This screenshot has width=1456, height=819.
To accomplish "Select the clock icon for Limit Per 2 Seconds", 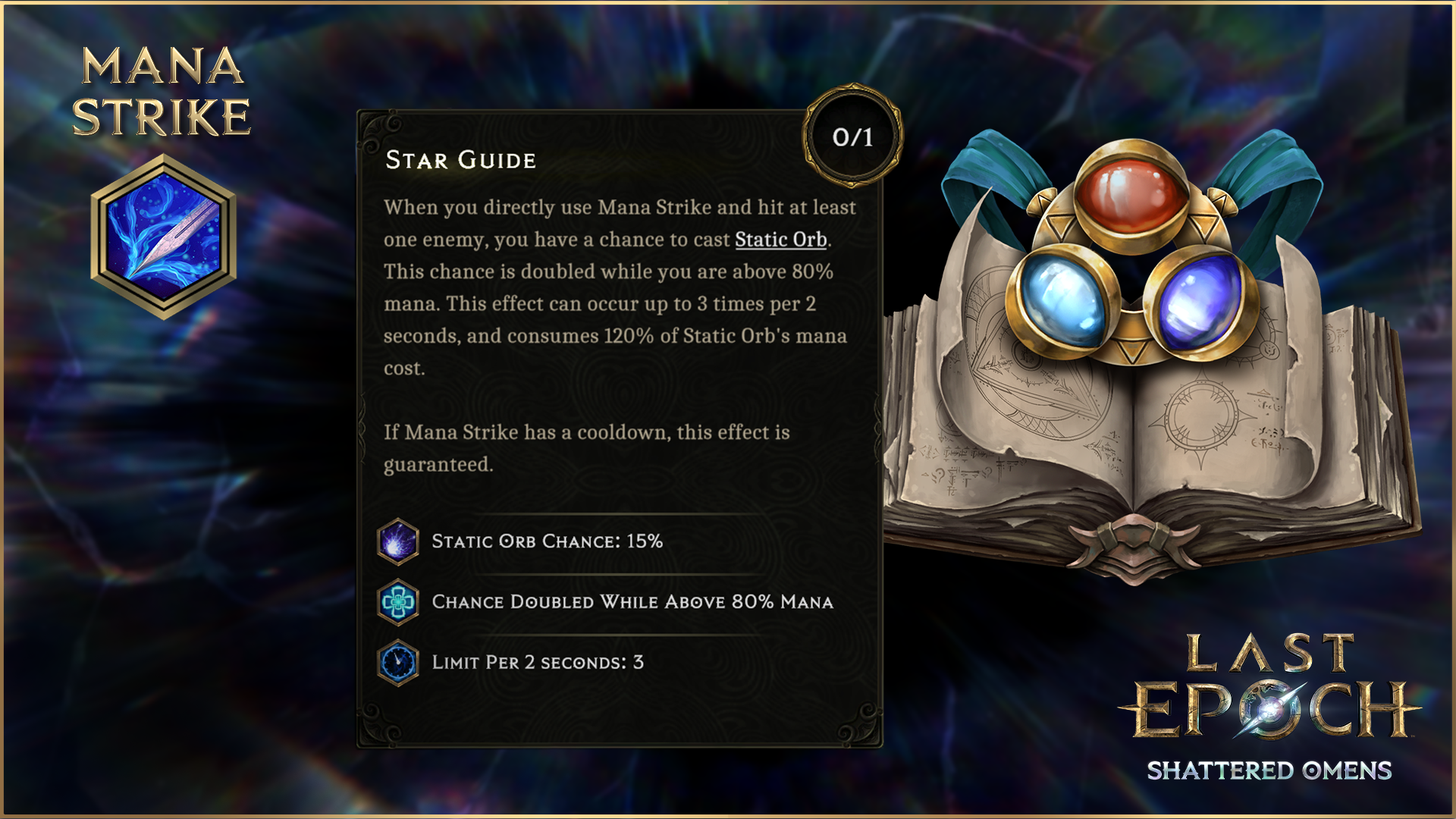I will pyautogui.click(x=398, y=663).
